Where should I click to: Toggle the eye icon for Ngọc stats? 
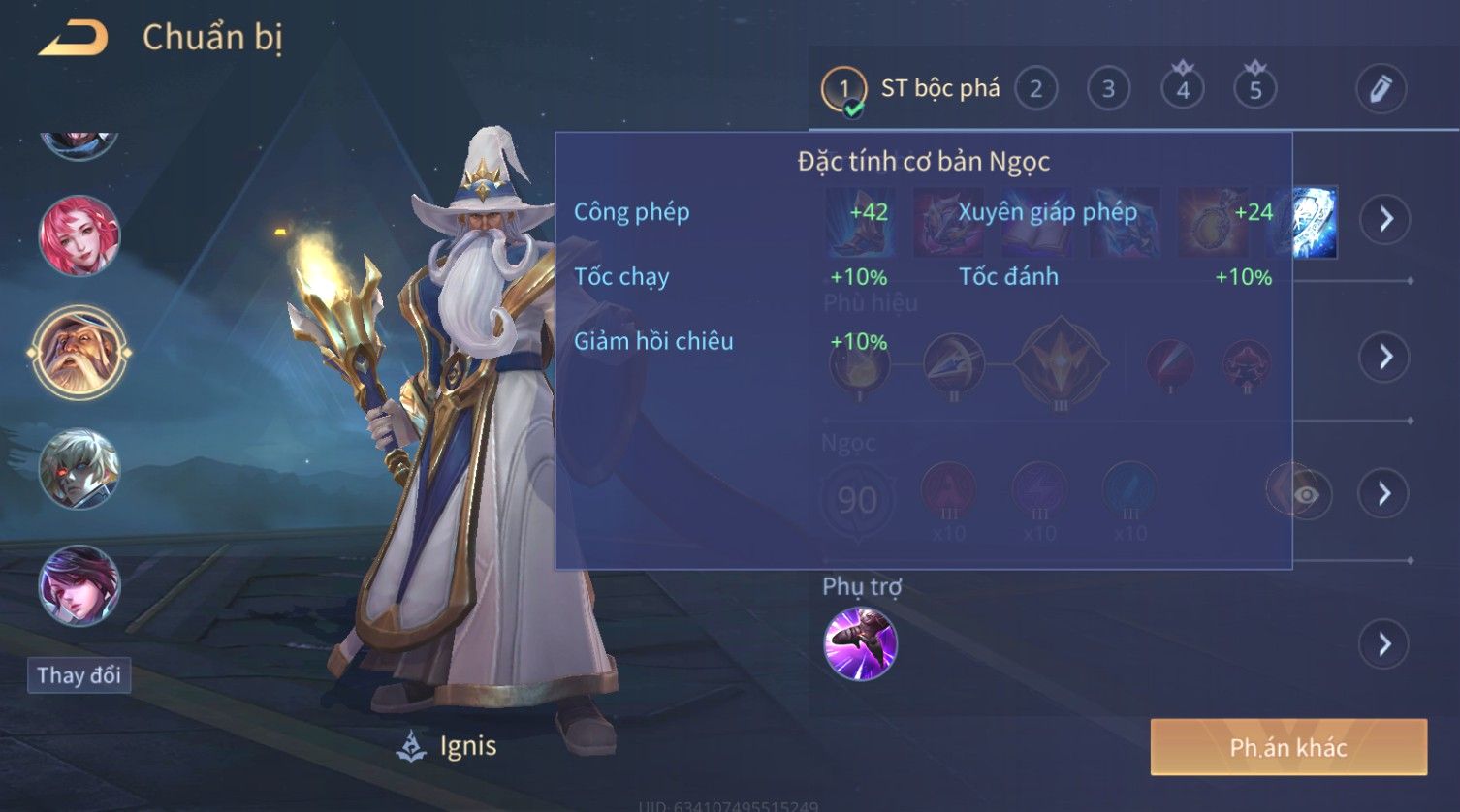[x=1305, y=494]
